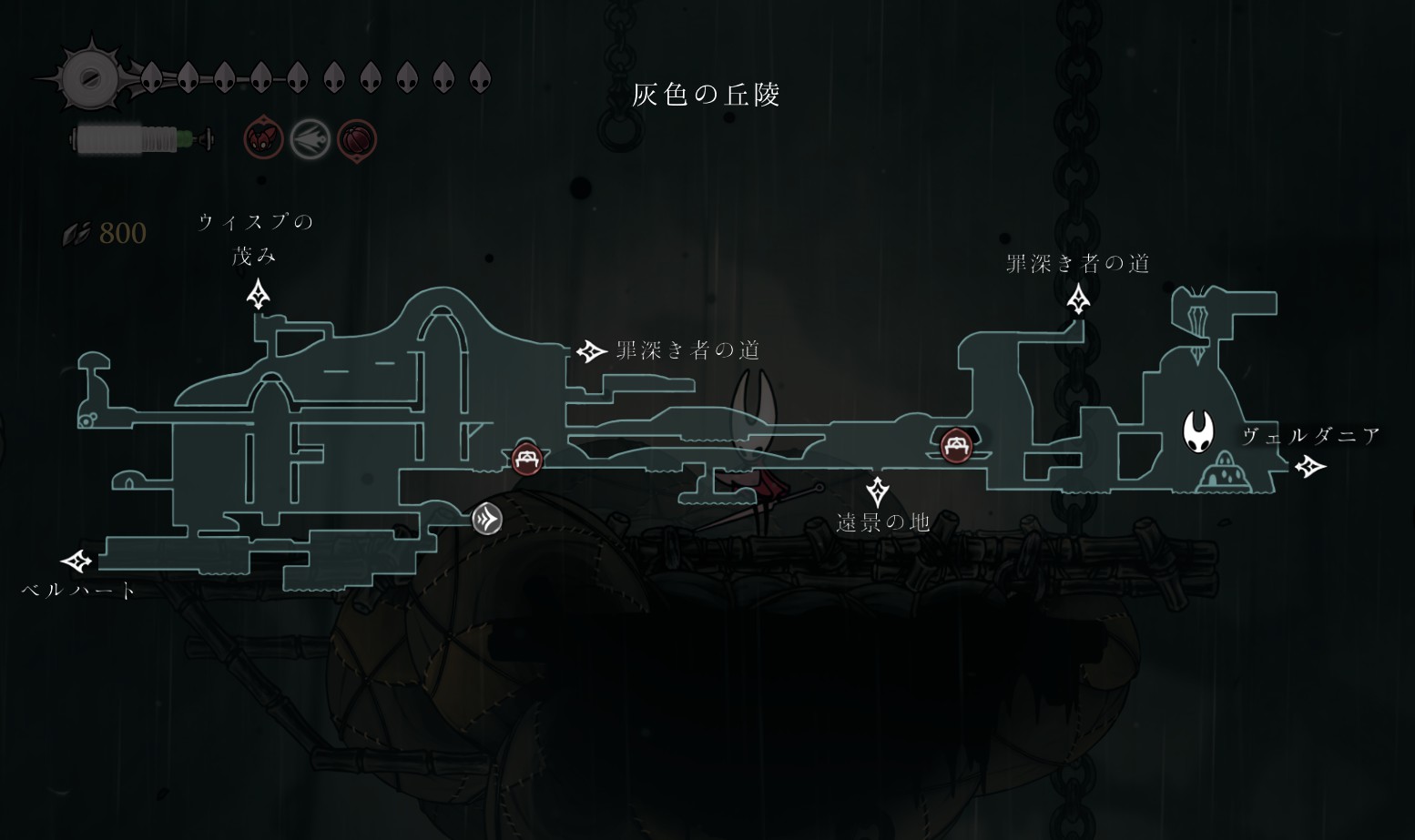Click the ベルハート exit arrow
Screen dimensions: 1415x840
[76, 561]
